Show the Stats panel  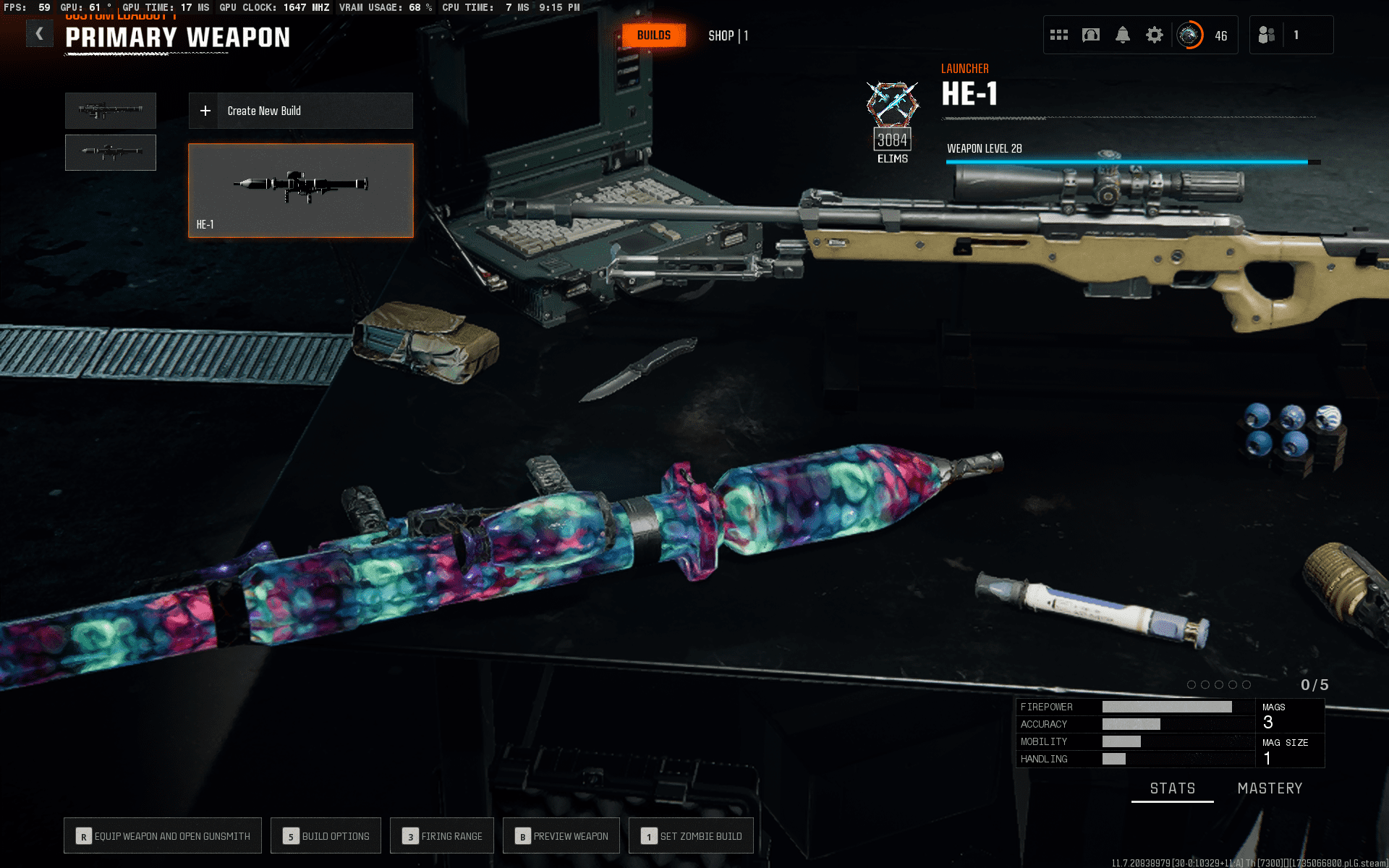tap(1173, 788)
